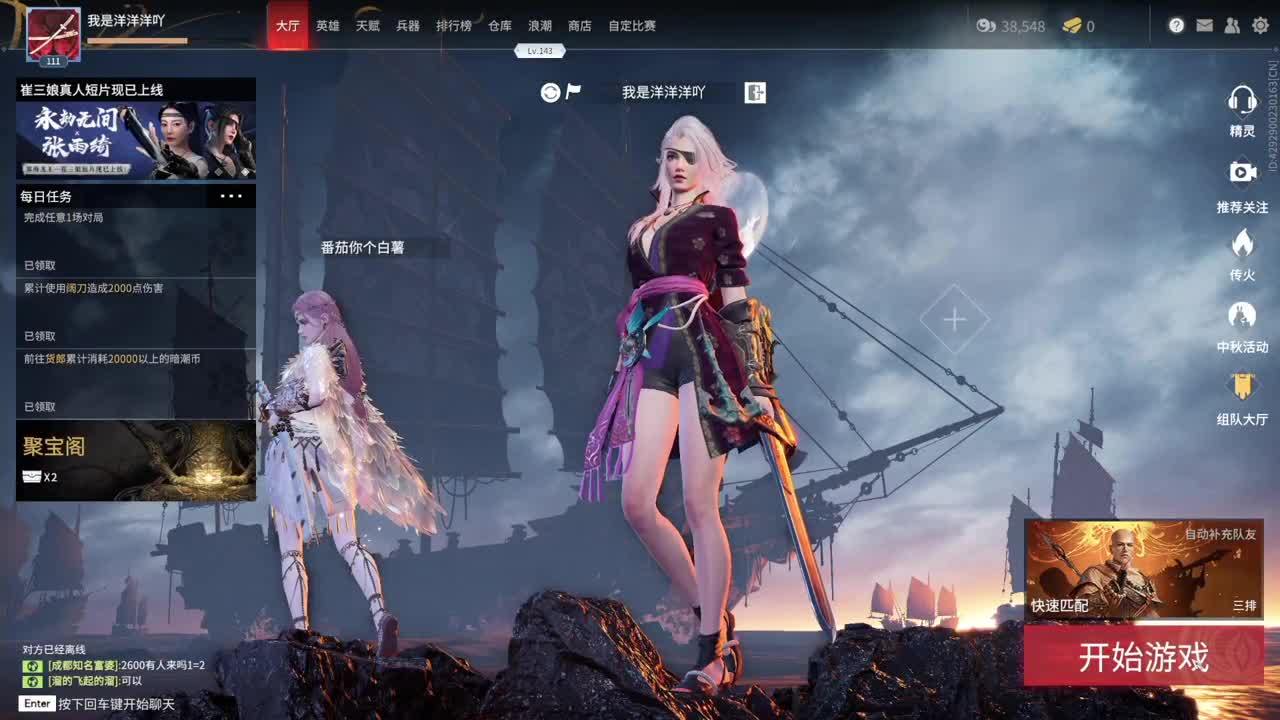Open the 张雨绮 promotional banner
1280x720 pixels.
(x=136, y=137)
